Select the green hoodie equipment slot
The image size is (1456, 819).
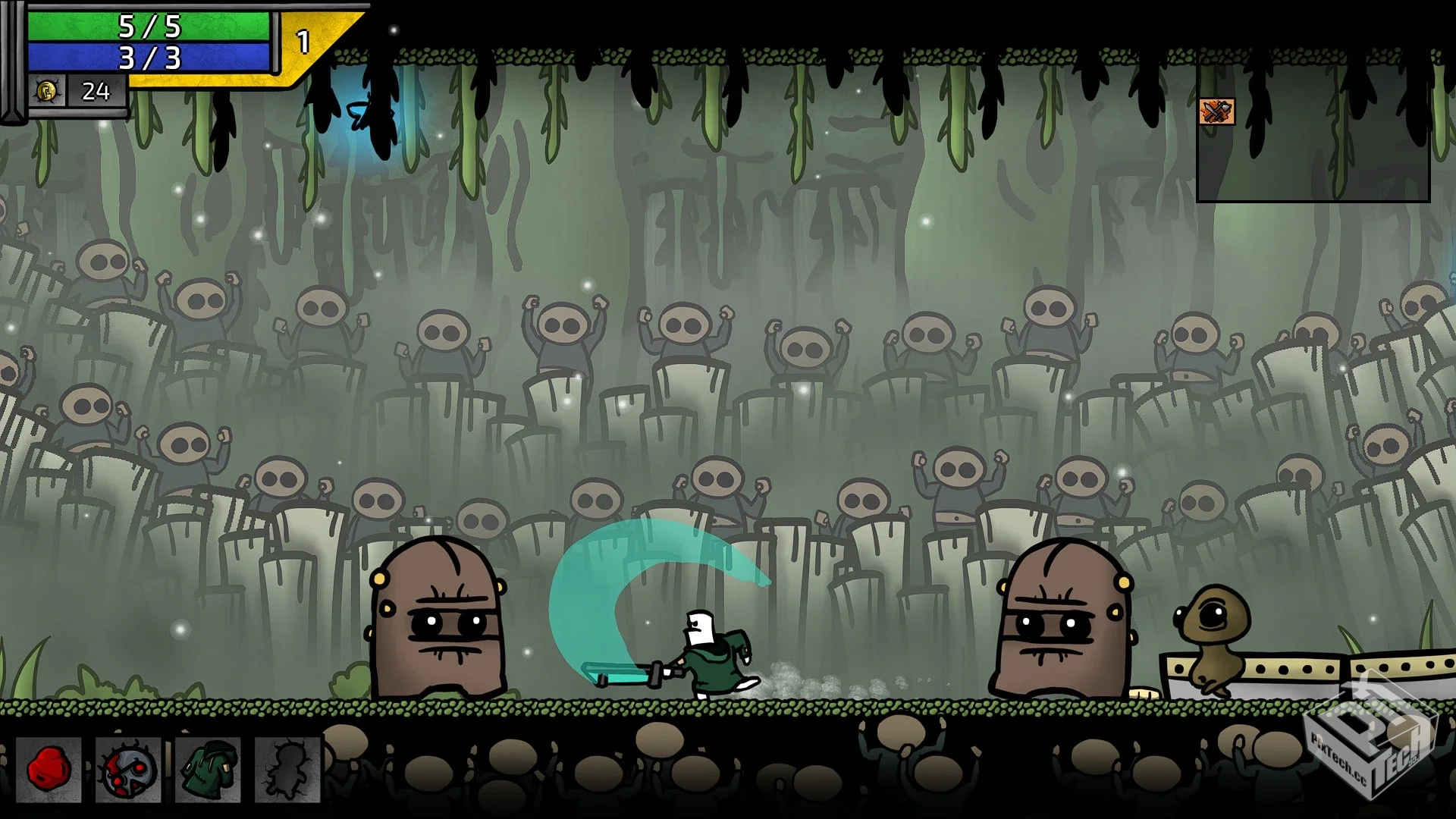(208, 769)
